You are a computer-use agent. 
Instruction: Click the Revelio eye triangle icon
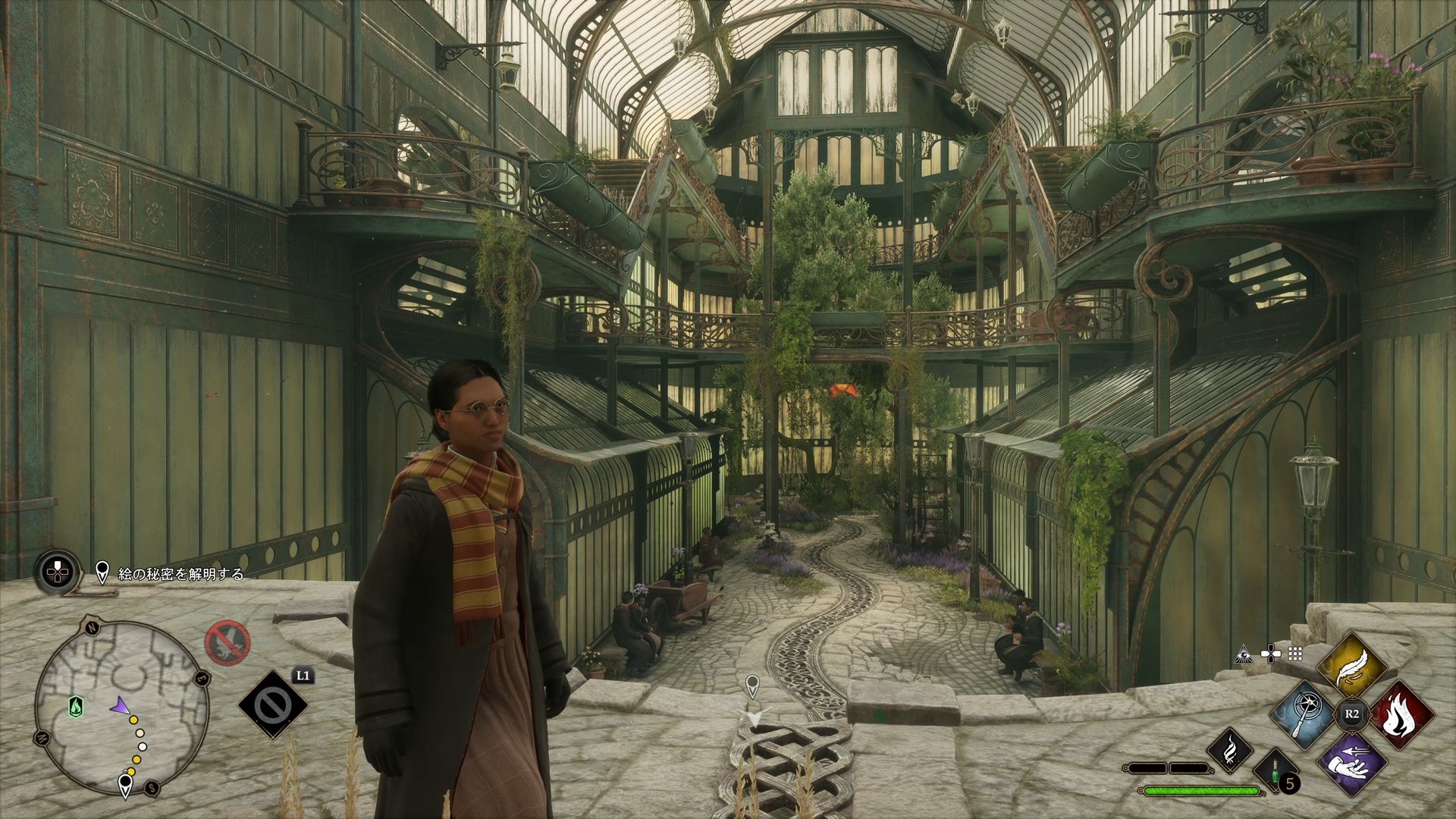tap(1242, 653)
